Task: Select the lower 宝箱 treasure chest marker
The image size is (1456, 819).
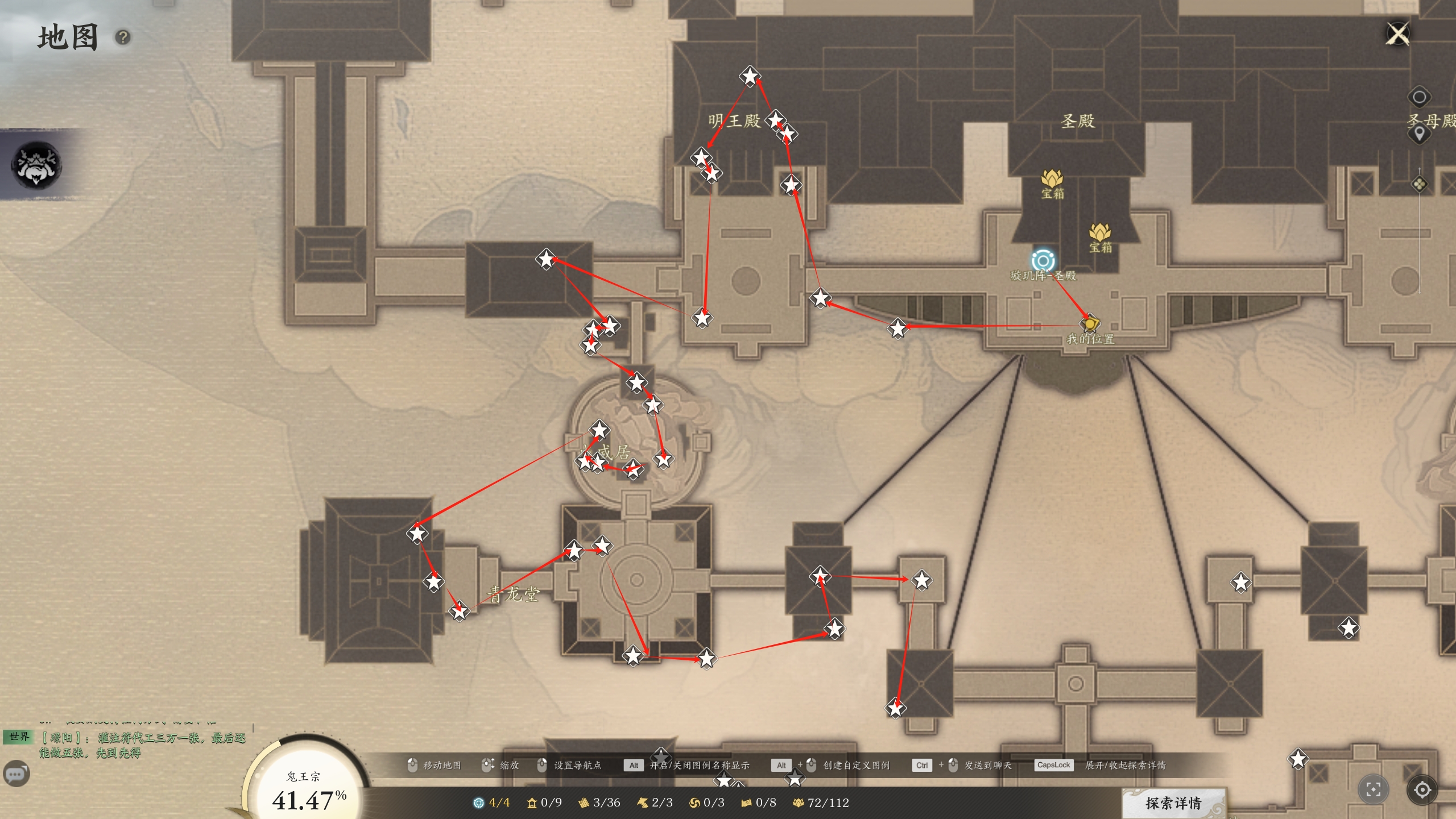Action: click(x=1100, y=233)
